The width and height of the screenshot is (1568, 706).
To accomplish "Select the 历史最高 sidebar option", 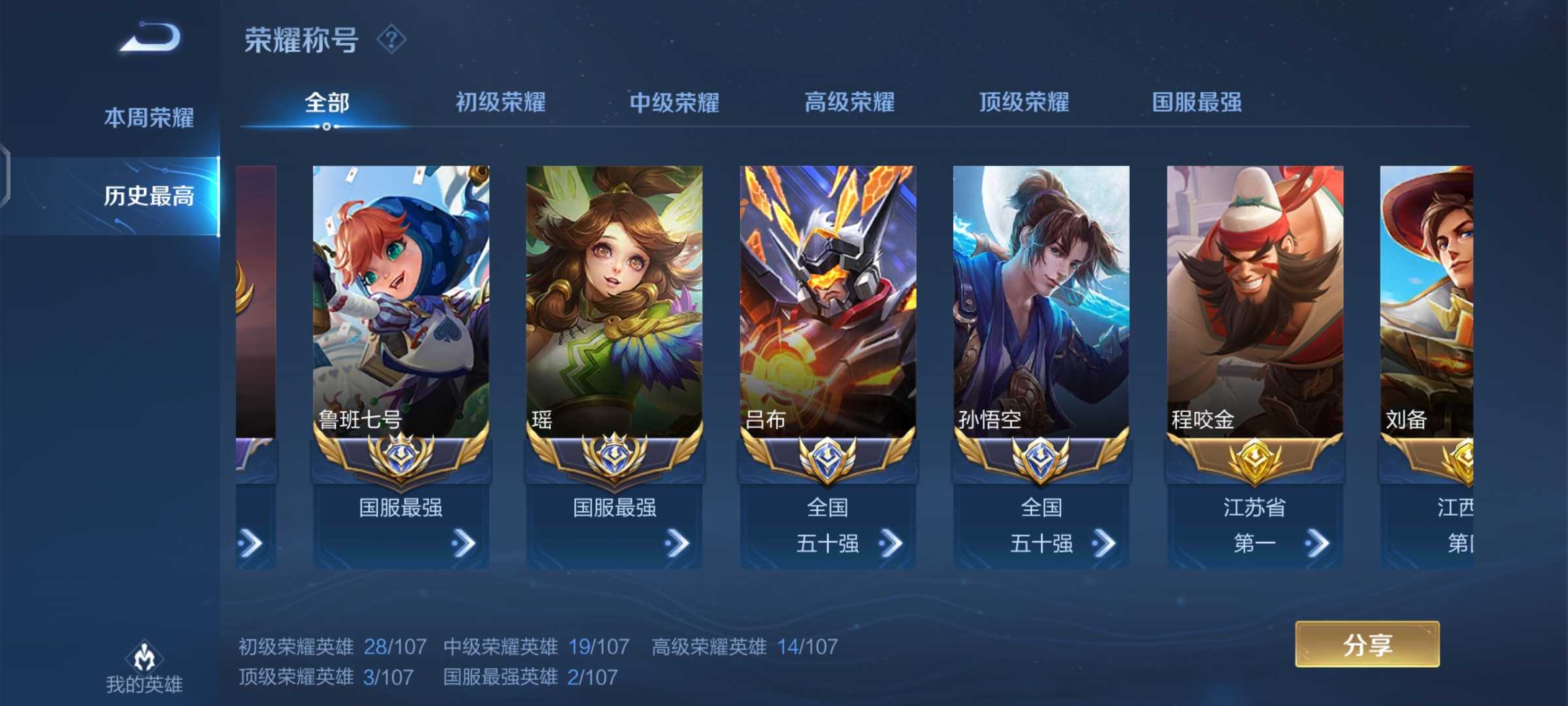I will [x=149, y=195].
